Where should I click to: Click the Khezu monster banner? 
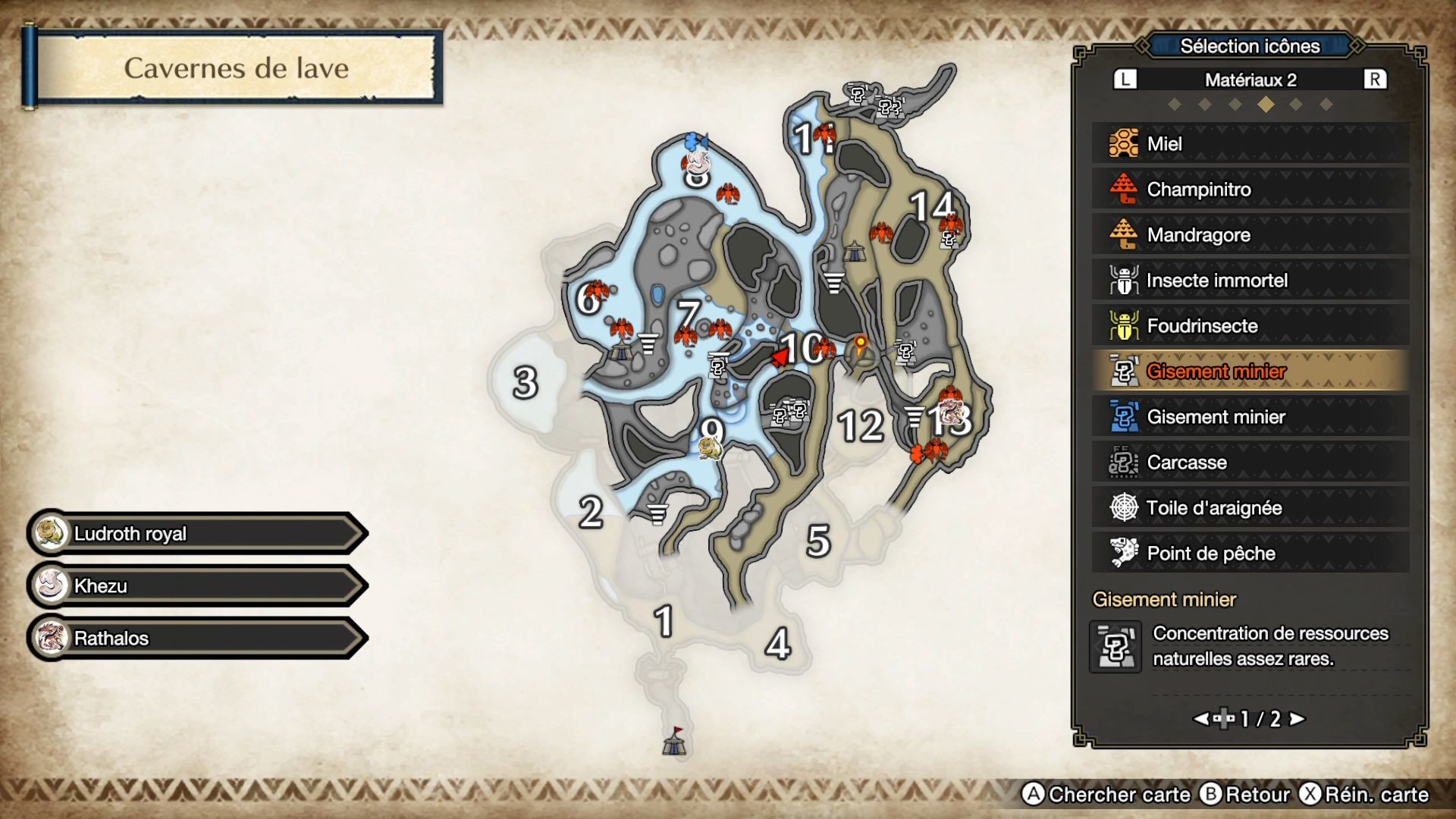coord(193,585)
